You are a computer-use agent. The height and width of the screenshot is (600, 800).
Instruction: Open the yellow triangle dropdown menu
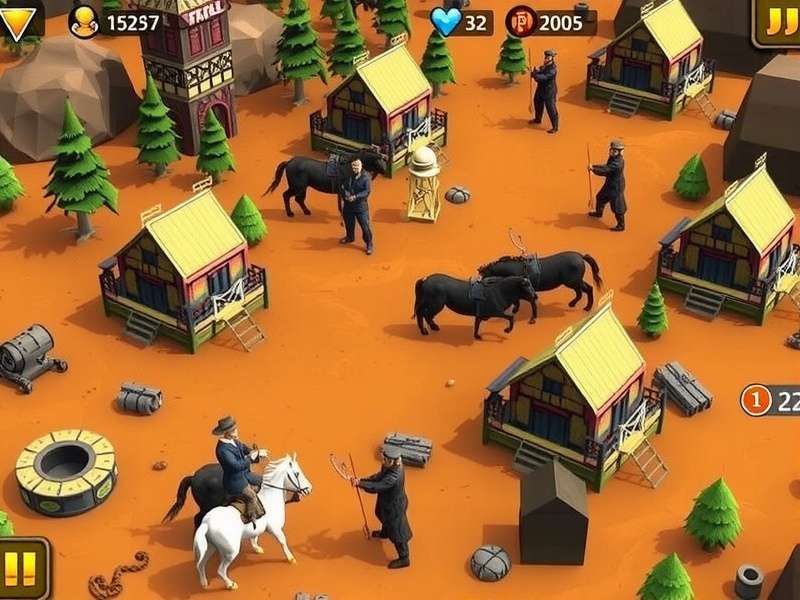[x=17, y=19]
